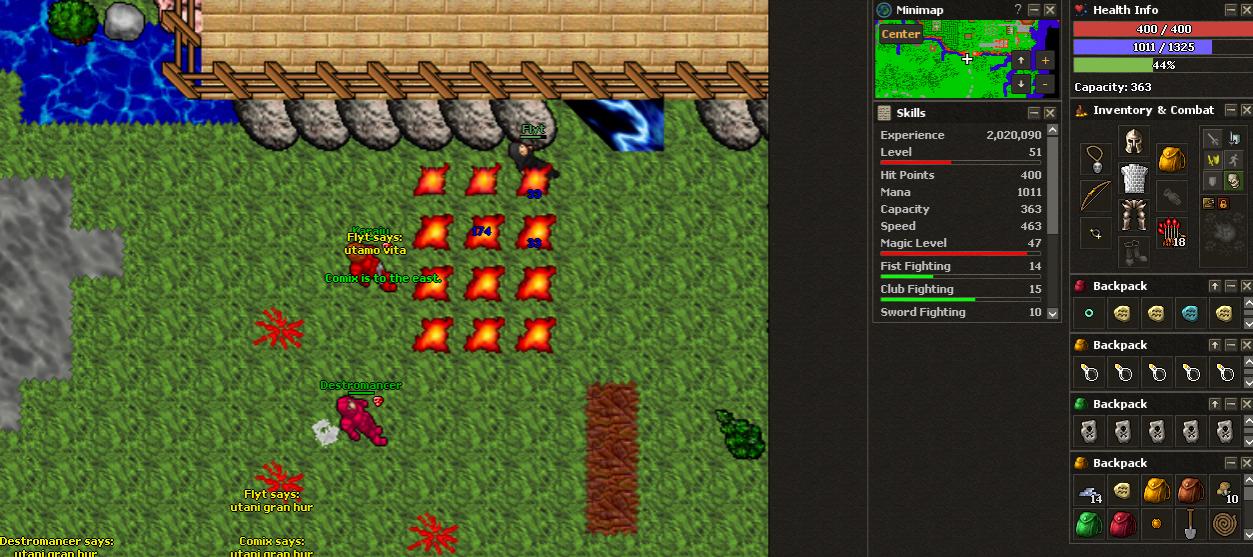Viewport: 1253px width, 557px height.
Task: Minimize the Skills panel
Action: pos(1034,113)
